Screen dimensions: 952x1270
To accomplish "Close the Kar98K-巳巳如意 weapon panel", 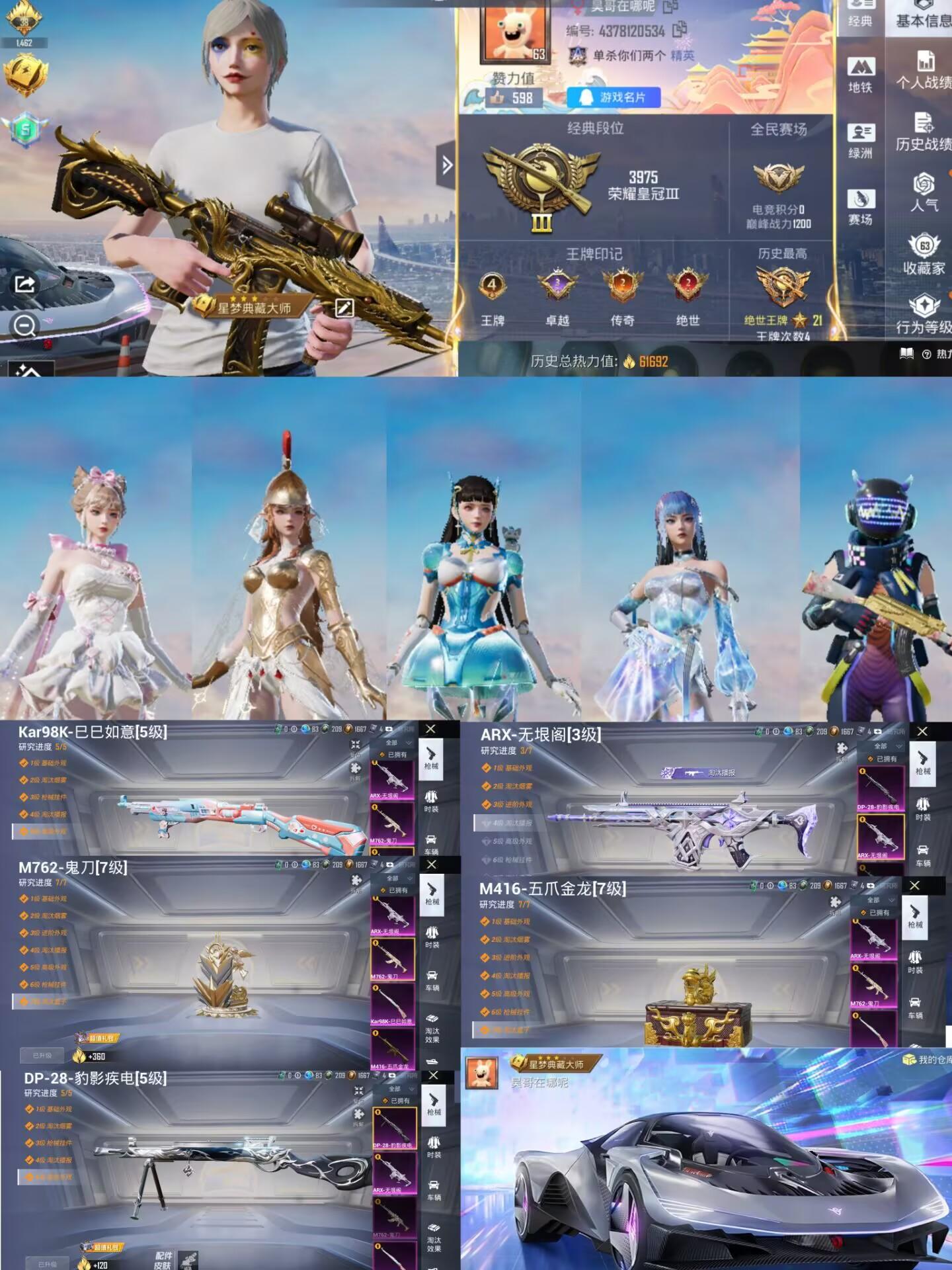I will 430,729.
